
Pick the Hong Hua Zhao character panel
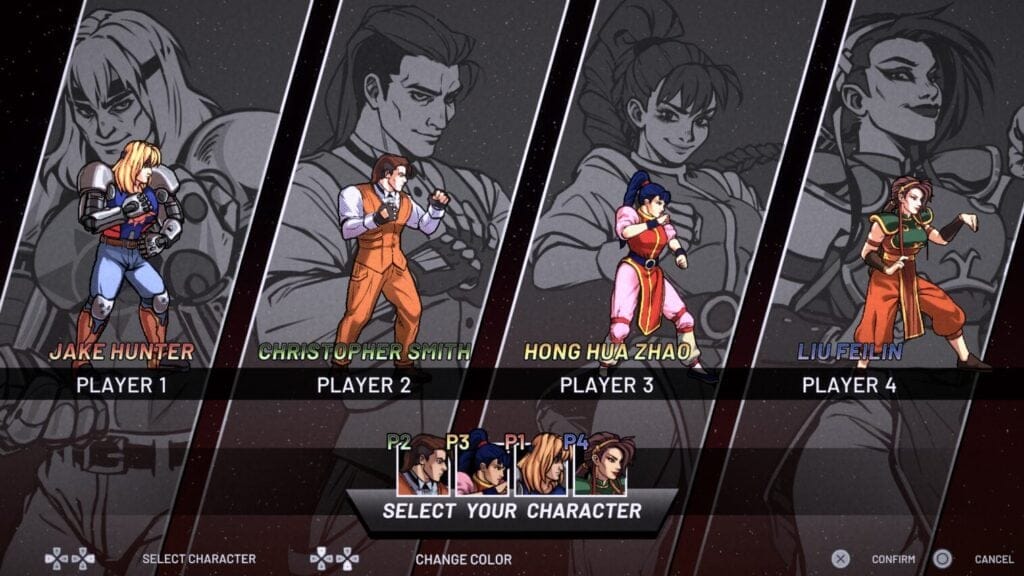(x=650, y=250)
